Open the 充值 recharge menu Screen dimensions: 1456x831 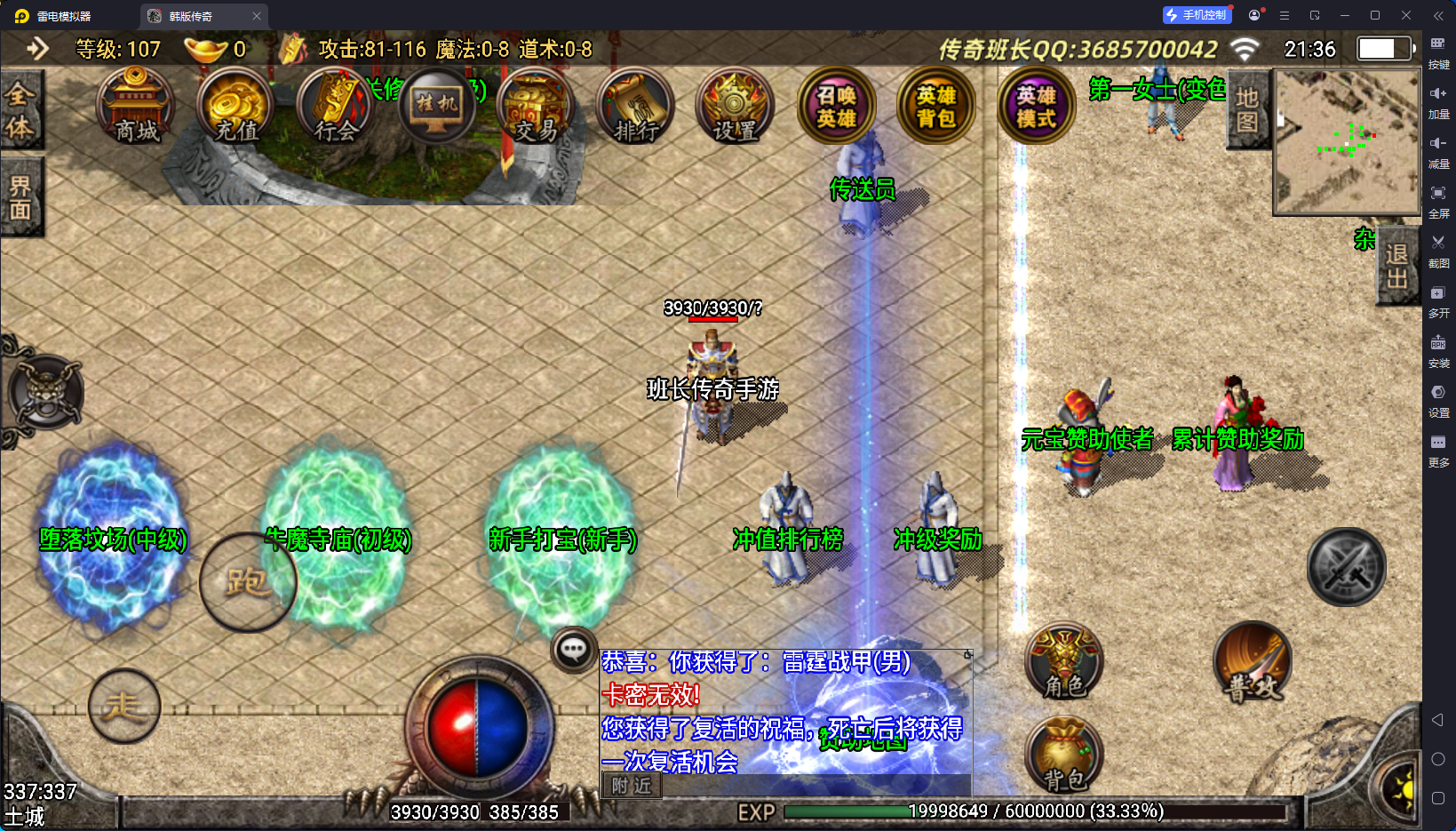[x=235, y=107]
